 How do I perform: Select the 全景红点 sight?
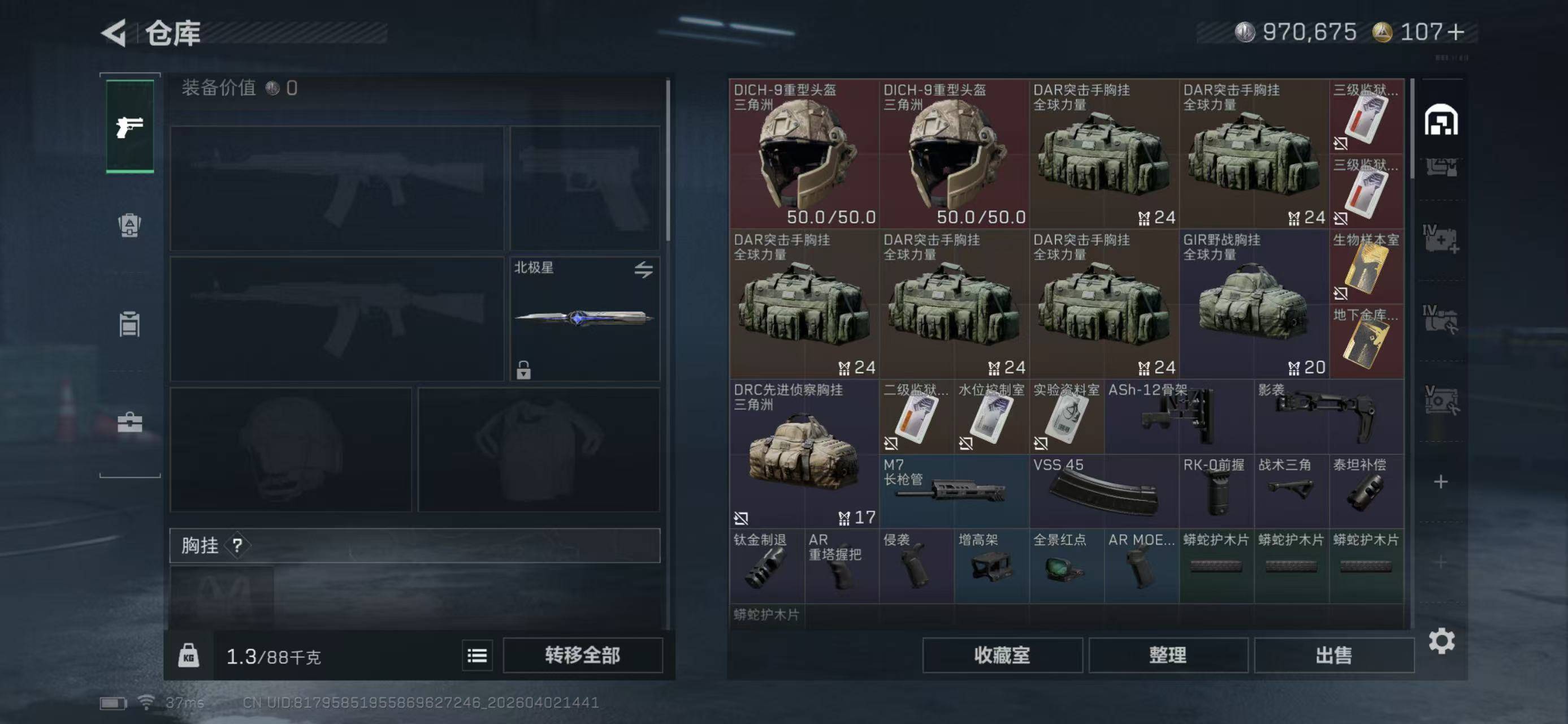point(1067,566)
